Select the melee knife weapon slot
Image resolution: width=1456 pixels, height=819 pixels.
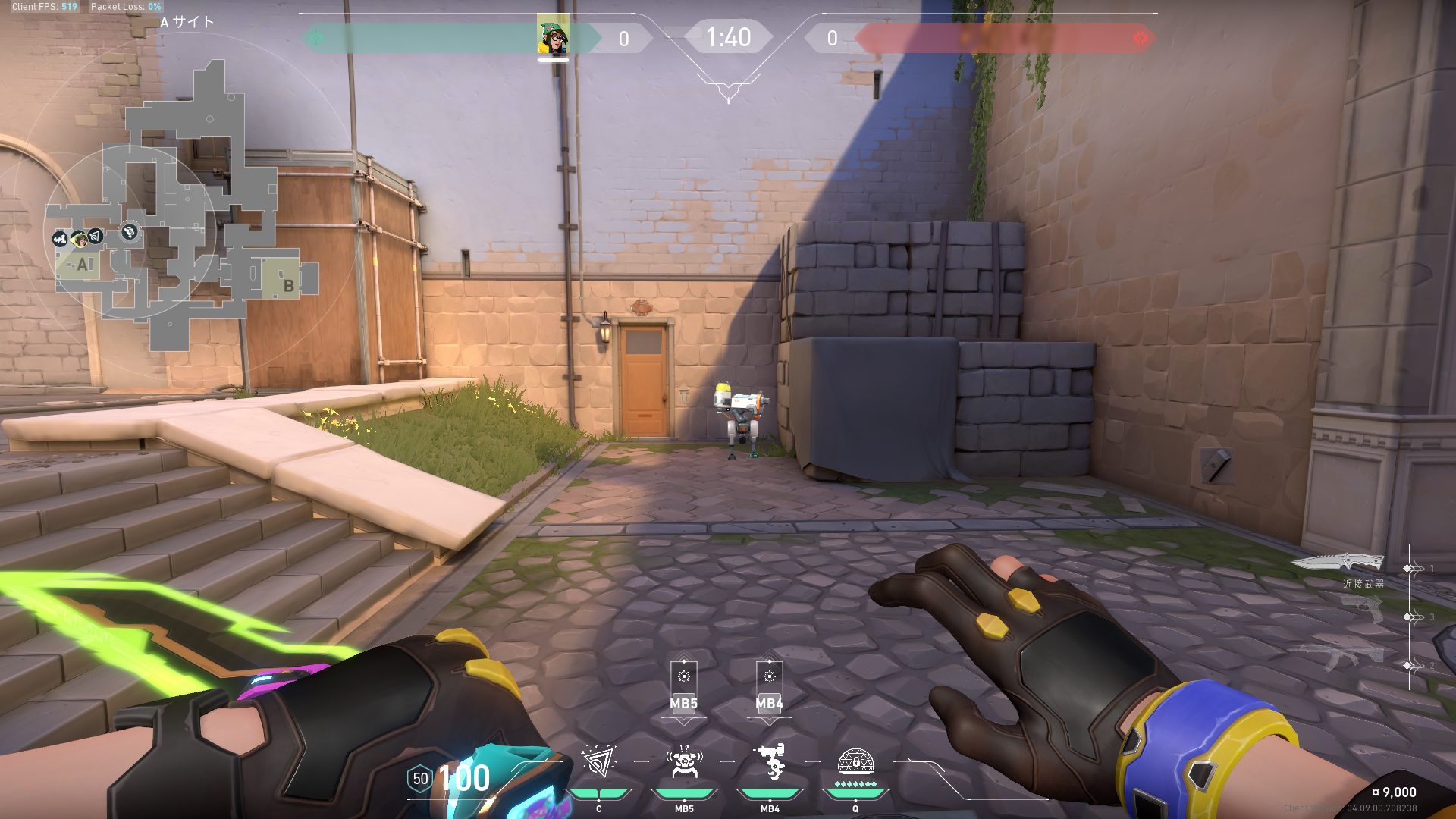[x=1338, y=563]
